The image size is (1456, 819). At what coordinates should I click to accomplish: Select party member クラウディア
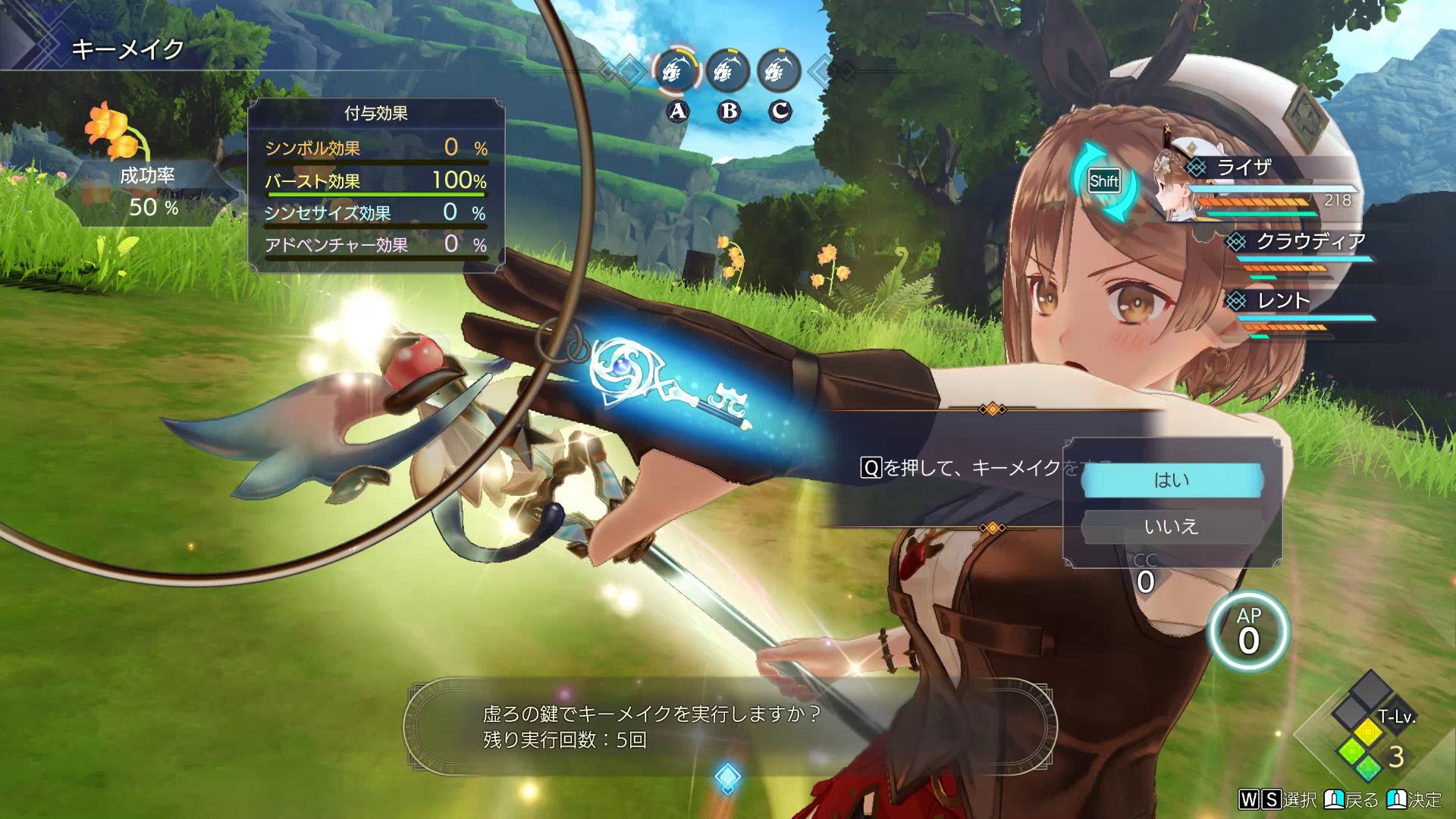(x=1310, y=242)
